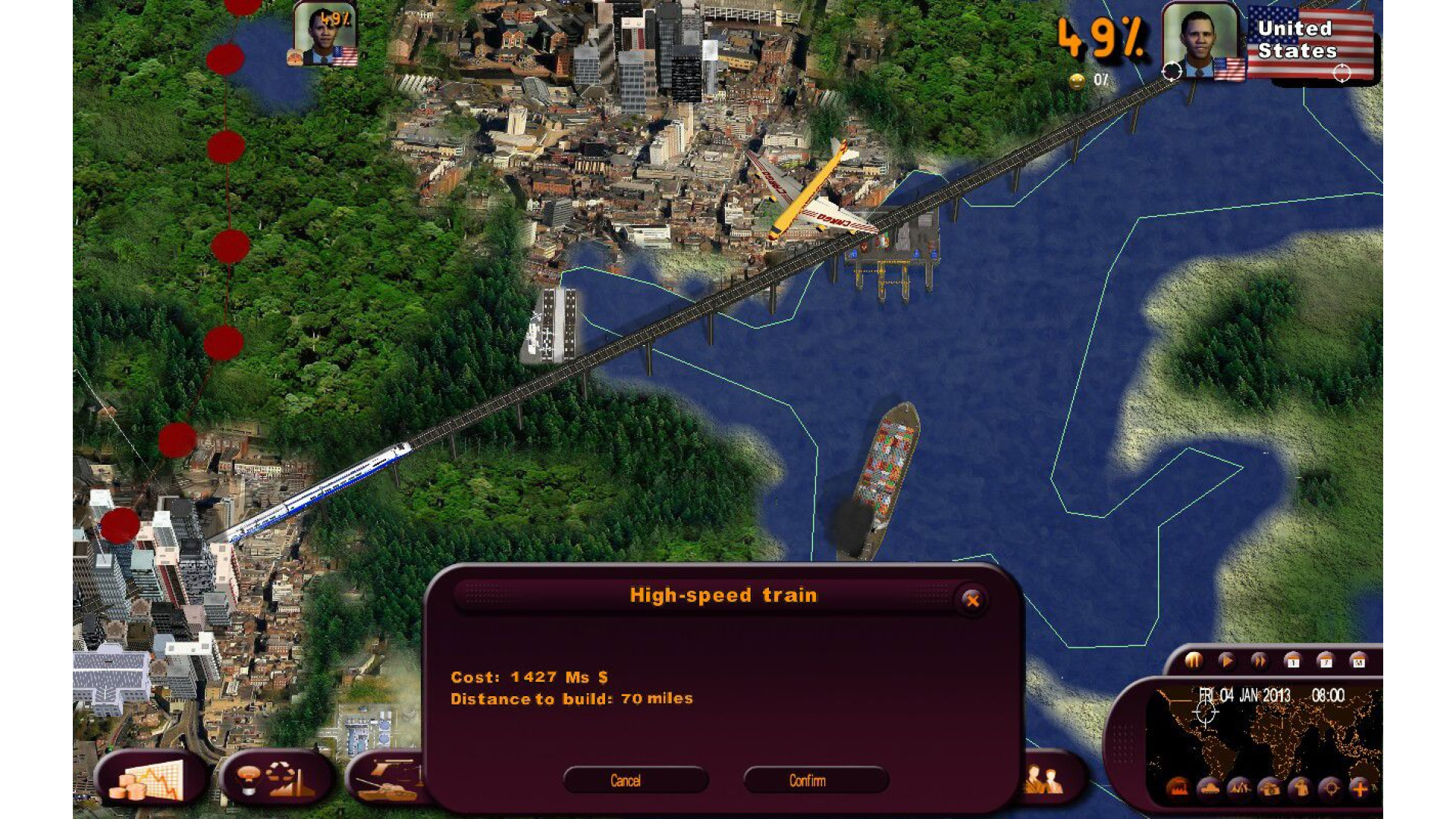1456x819 pixels.
Task: Click the crosshair target map button
Action: click(x=1330, y=789)
